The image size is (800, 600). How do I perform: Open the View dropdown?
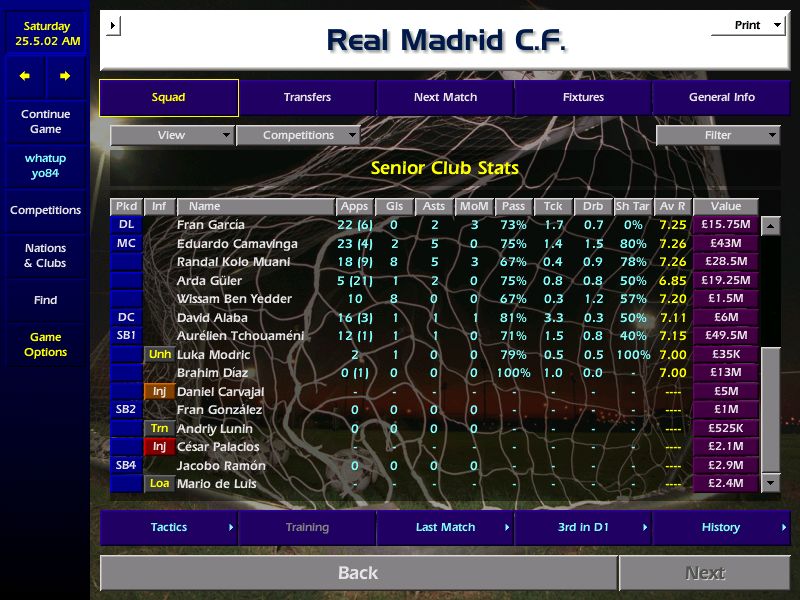coord(172,136)
